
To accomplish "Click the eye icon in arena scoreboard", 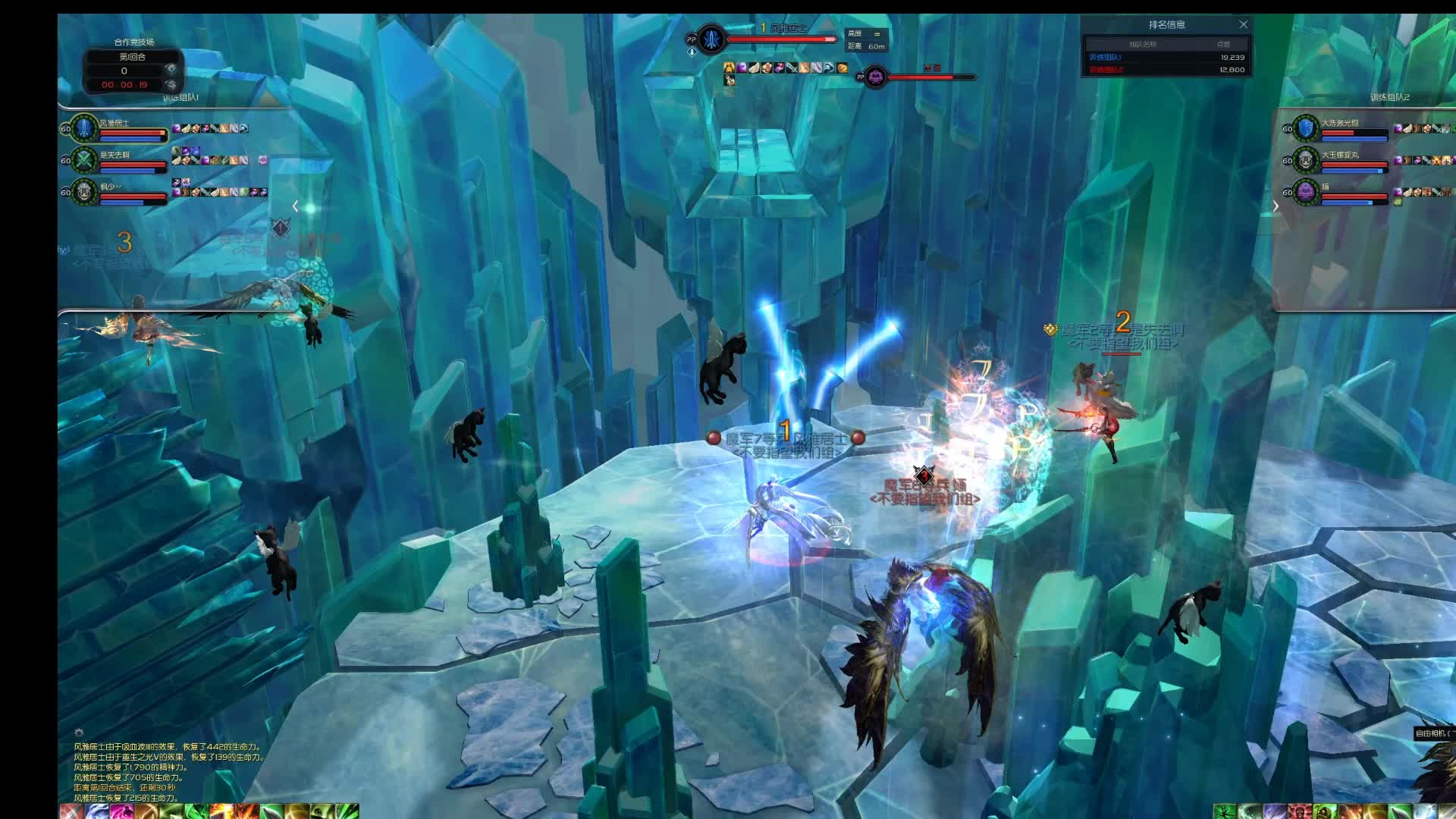I will pos(171,70).
